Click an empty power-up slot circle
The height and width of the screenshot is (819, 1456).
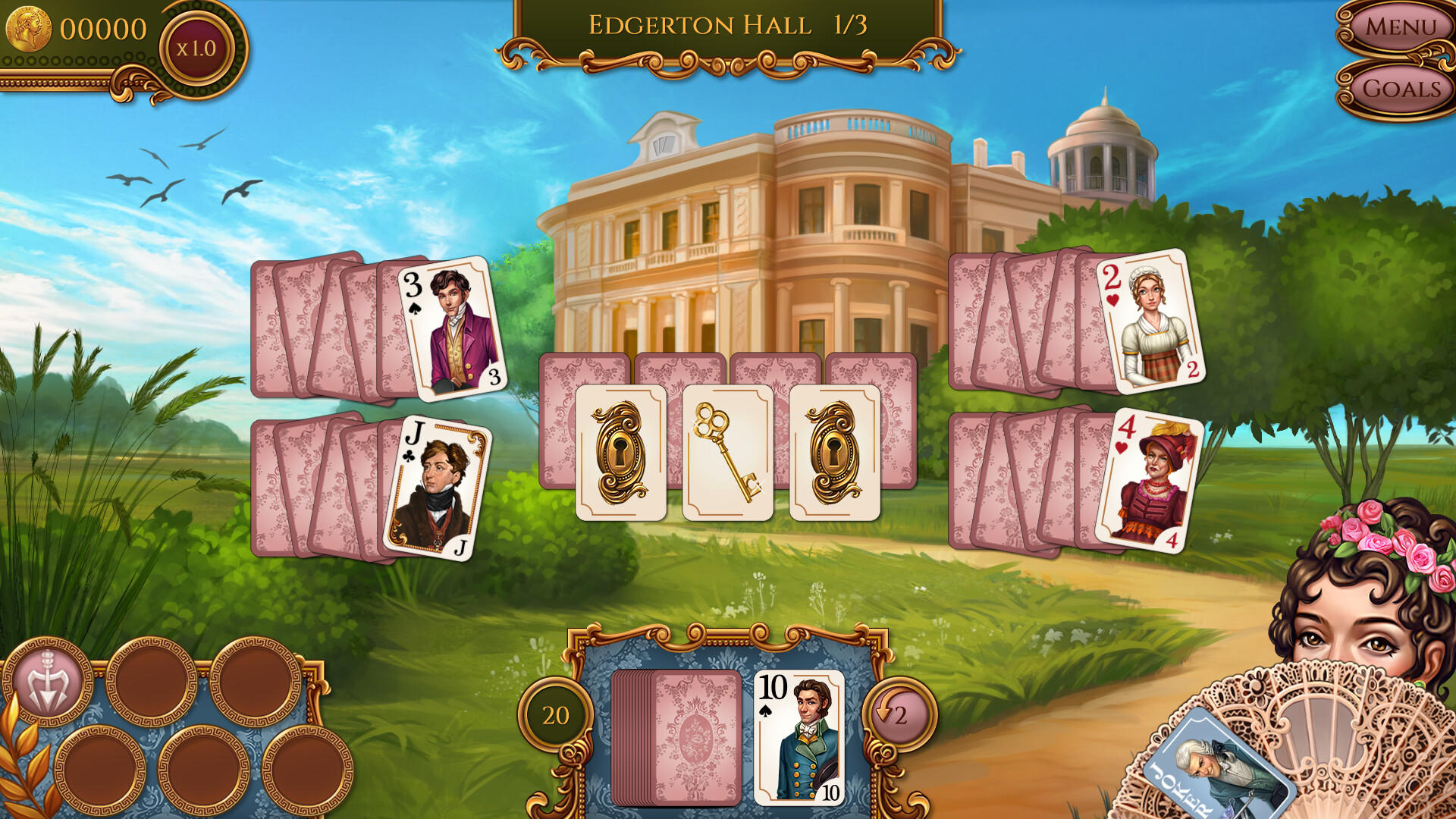[152, 681]
